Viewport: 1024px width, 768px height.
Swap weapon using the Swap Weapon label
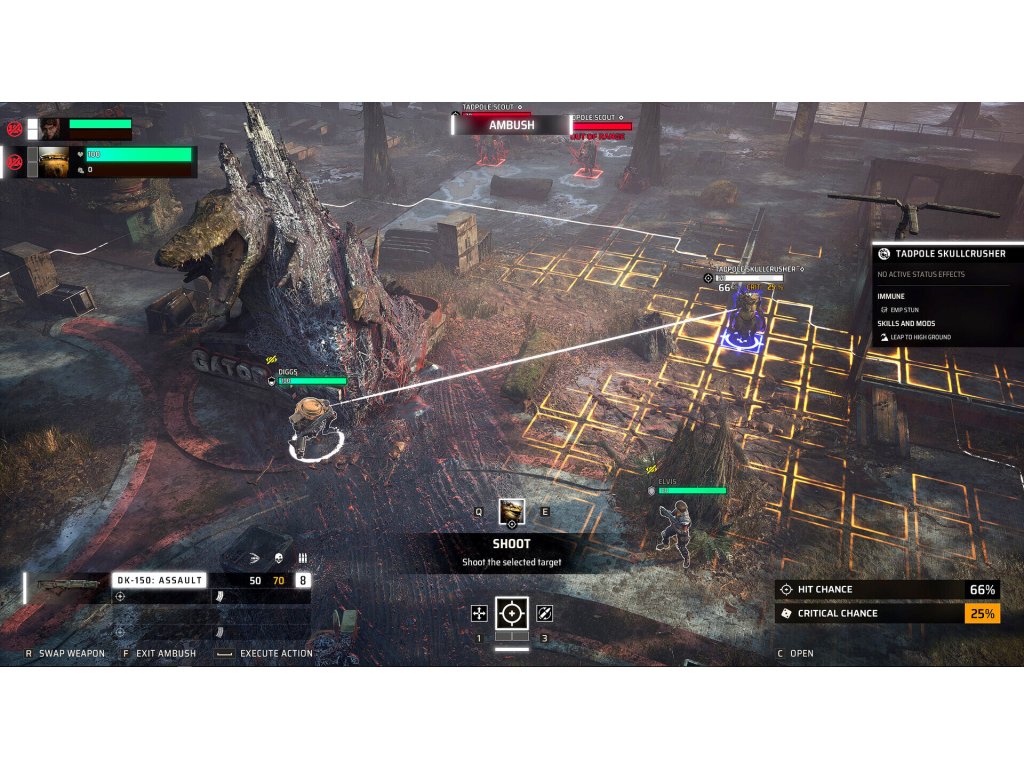tap(71, 653)
